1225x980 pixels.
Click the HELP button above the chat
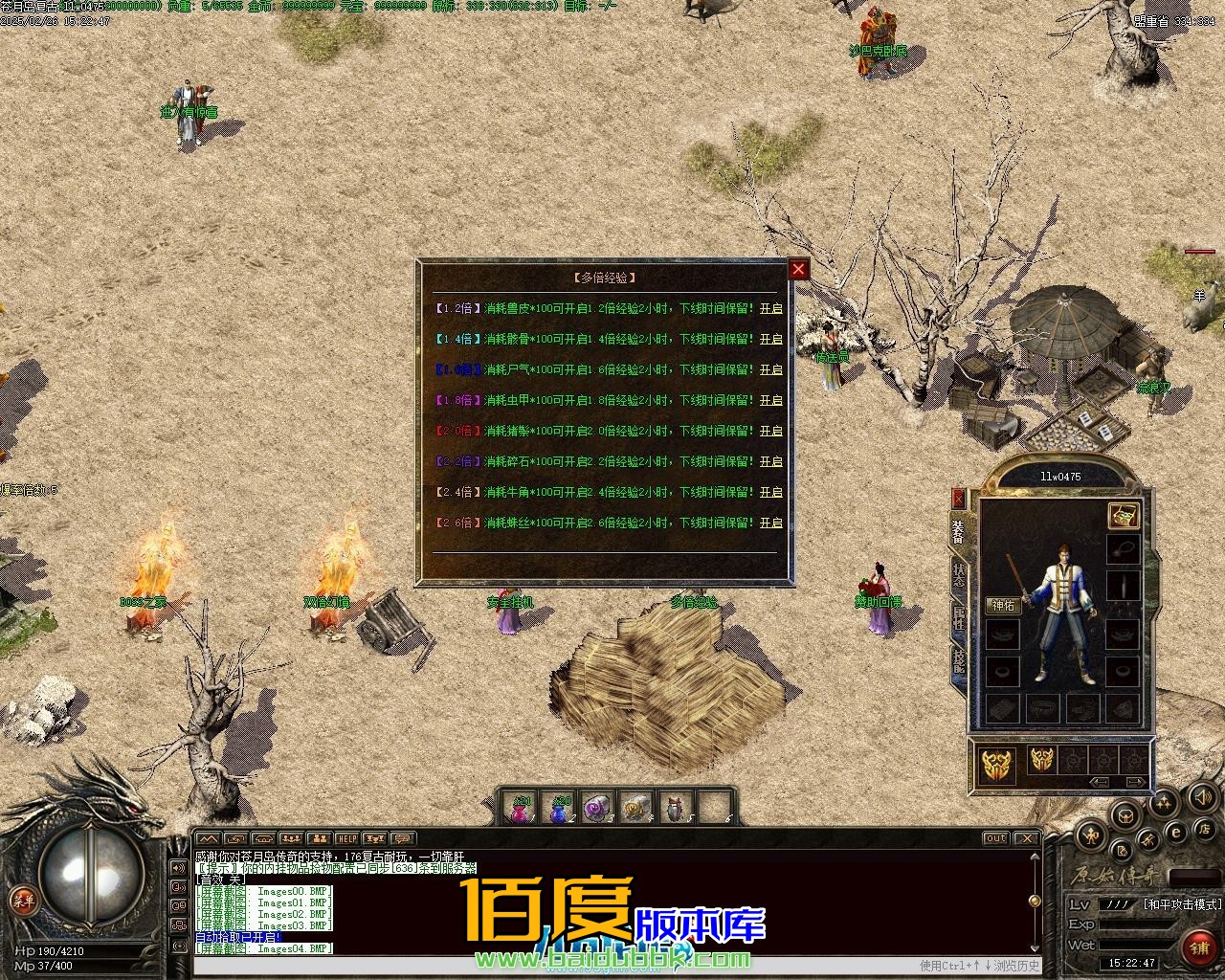coord(346,839)
